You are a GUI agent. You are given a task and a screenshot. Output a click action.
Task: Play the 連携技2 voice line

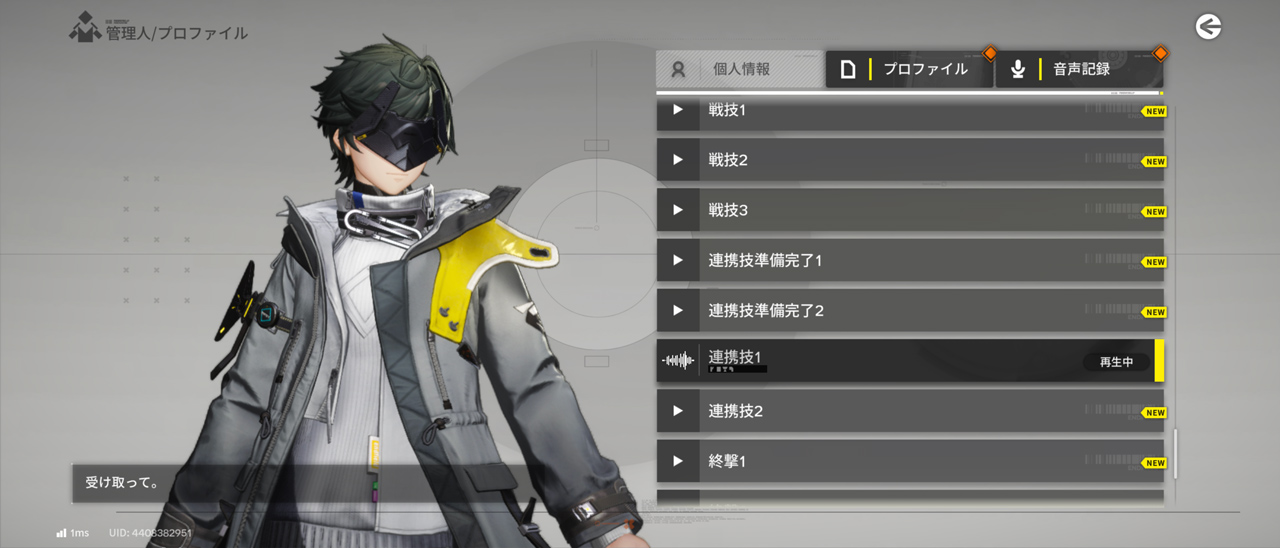point(678,411)
